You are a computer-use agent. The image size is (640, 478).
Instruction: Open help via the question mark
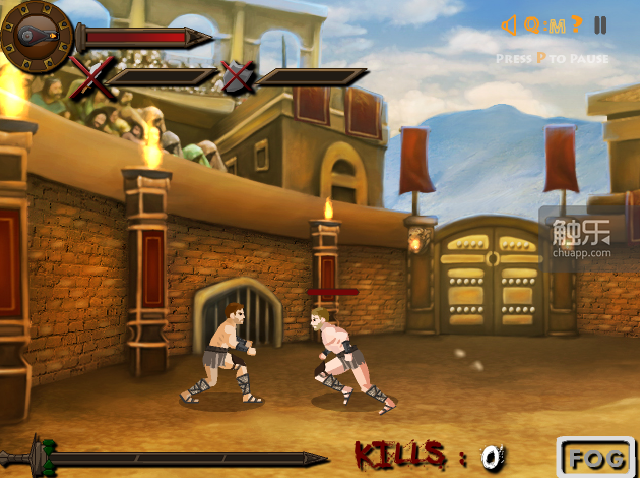point(577,25)
